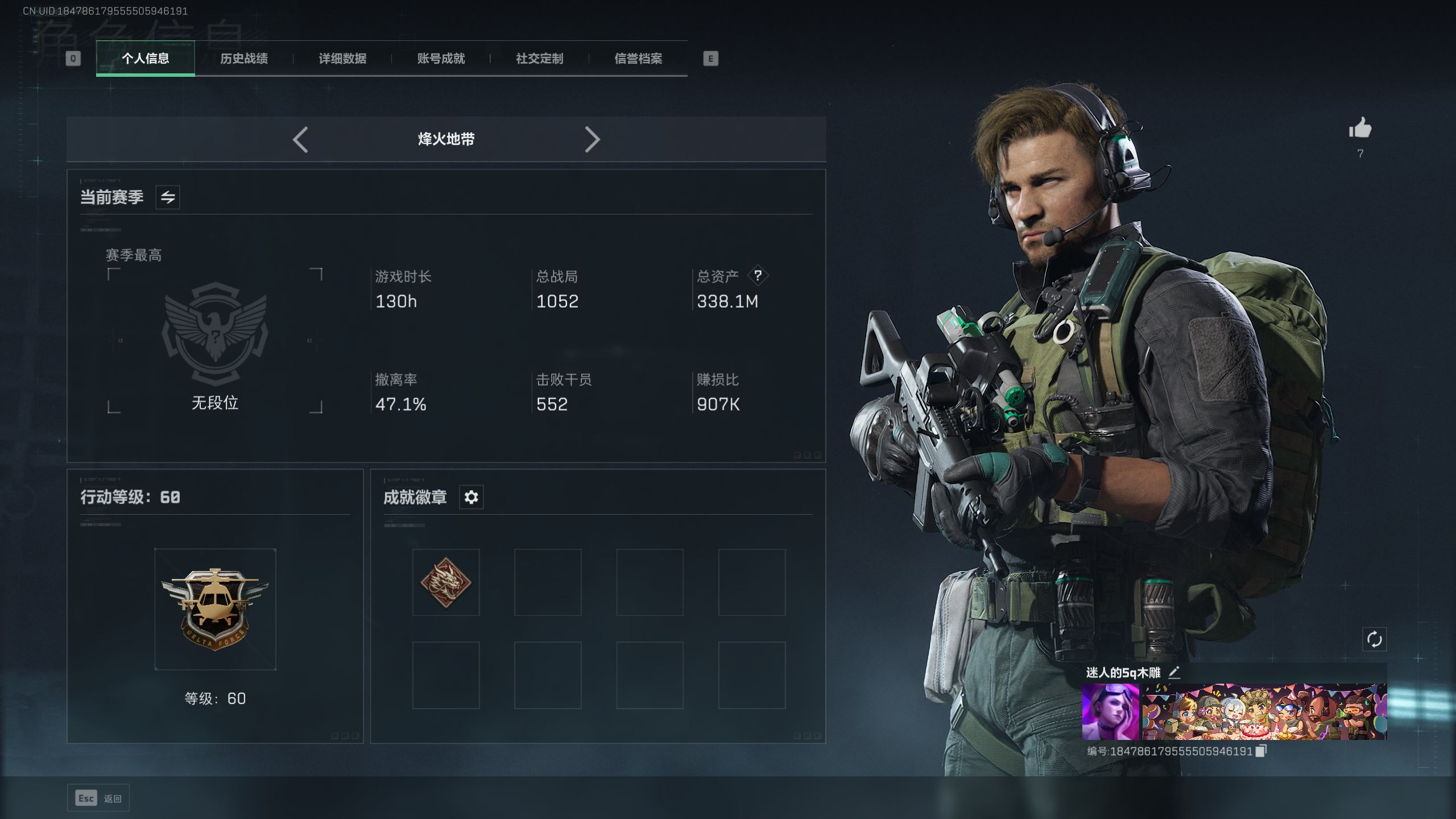1456x819 pixels.
Task: Switch to the 个人信息 tab
Action: pos(145,59)
